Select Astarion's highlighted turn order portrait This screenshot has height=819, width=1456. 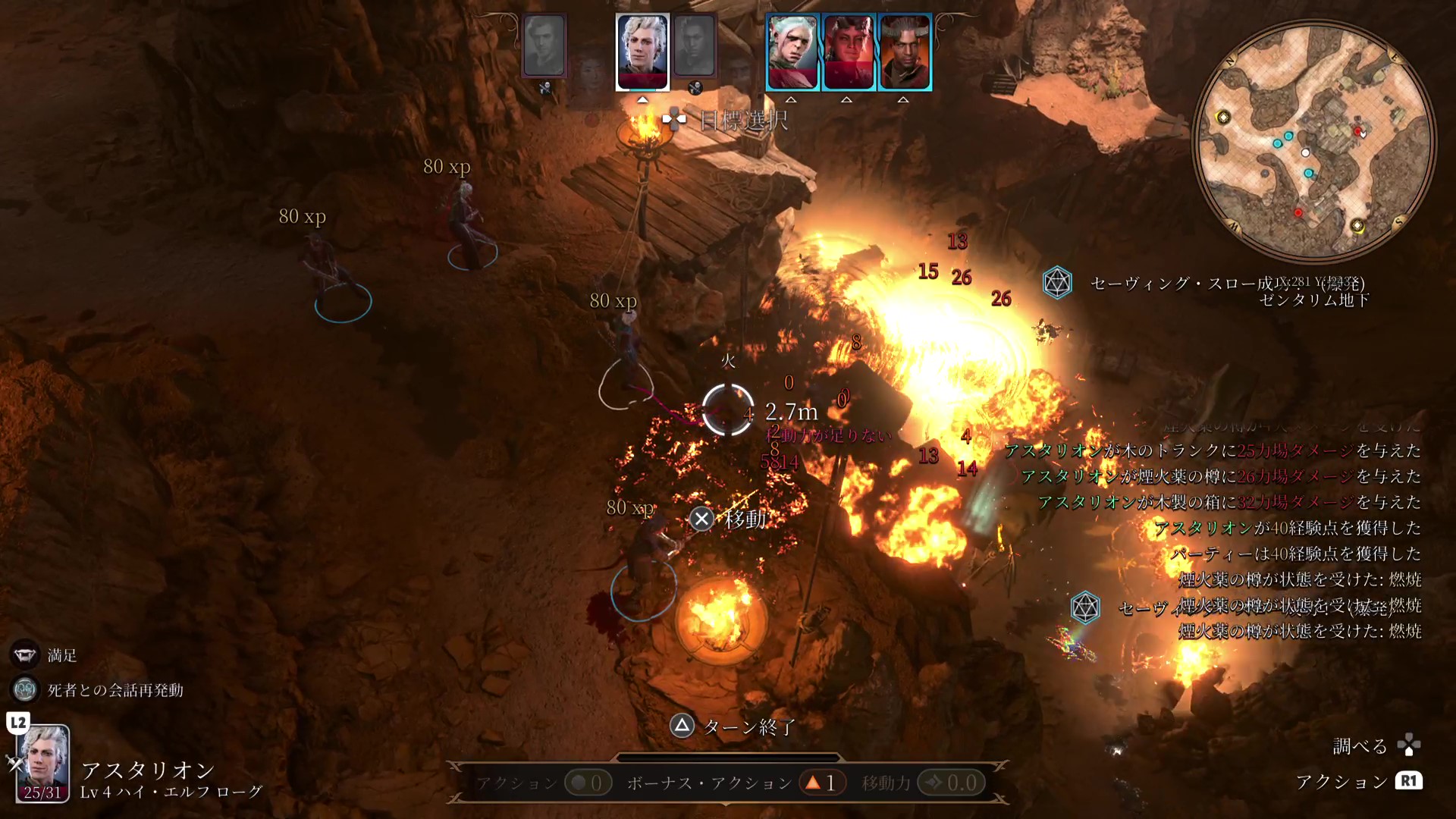pos(642,52)
